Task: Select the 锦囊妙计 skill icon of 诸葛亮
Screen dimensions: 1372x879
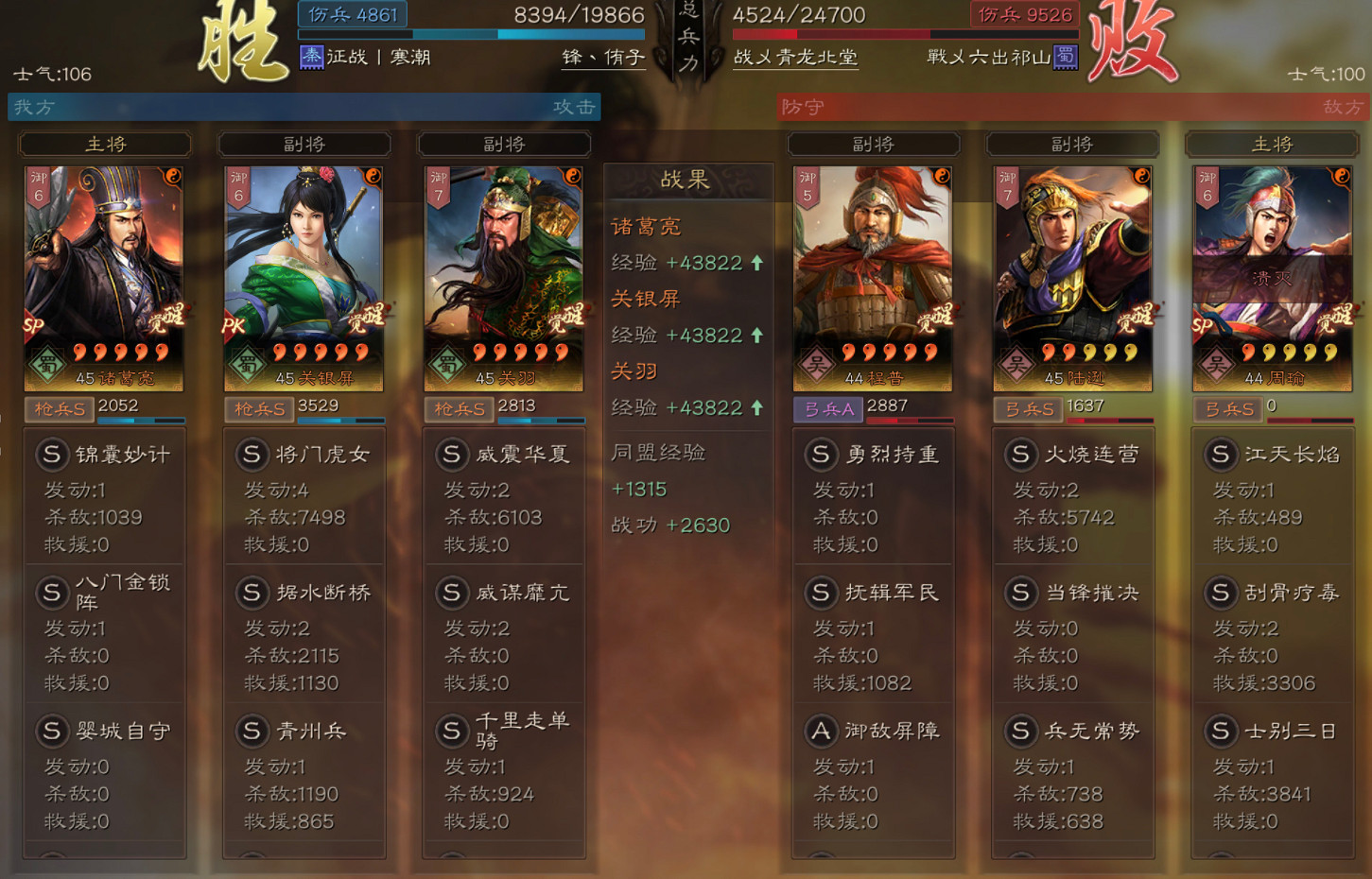Action: (53, 455)
